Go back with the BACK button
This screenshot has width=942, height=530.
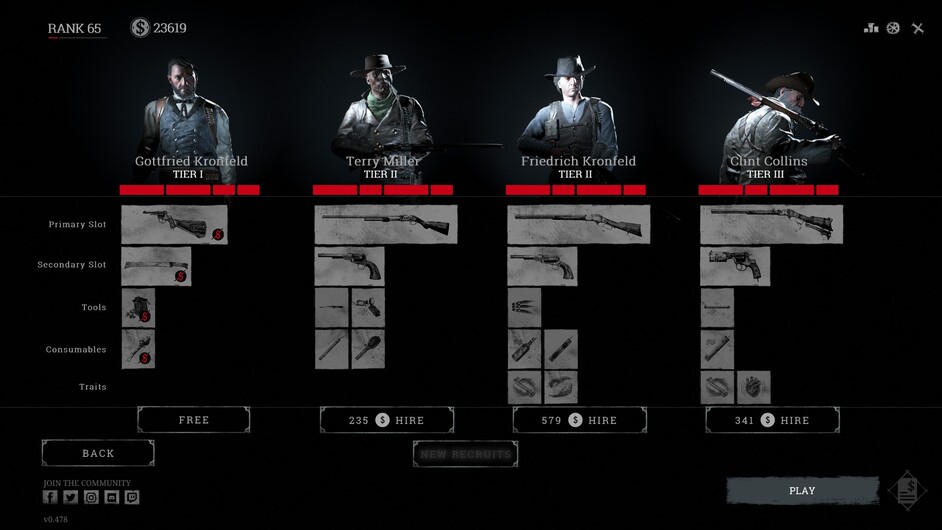point(98,453)
